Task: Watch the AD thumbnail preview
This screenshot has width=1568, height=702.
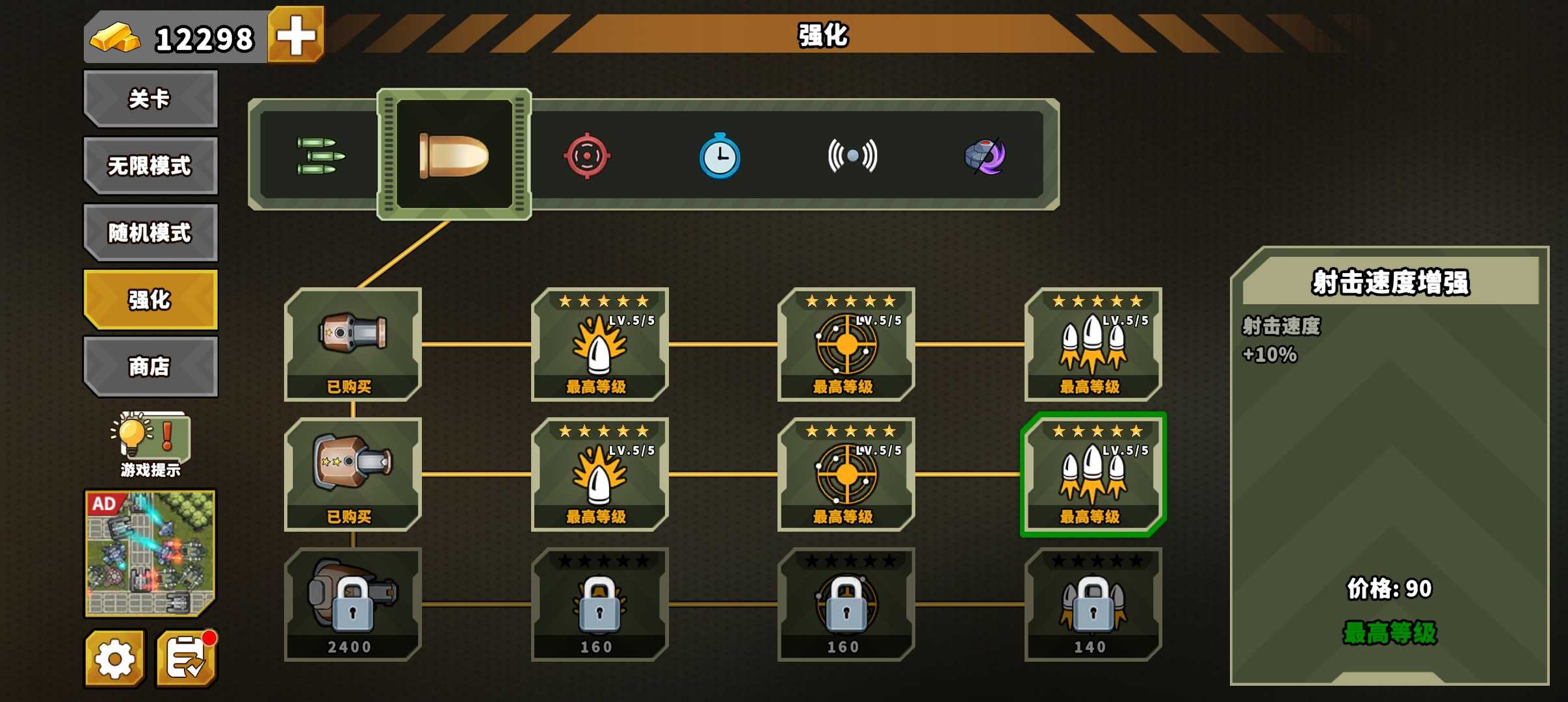Action: (150, 553)
